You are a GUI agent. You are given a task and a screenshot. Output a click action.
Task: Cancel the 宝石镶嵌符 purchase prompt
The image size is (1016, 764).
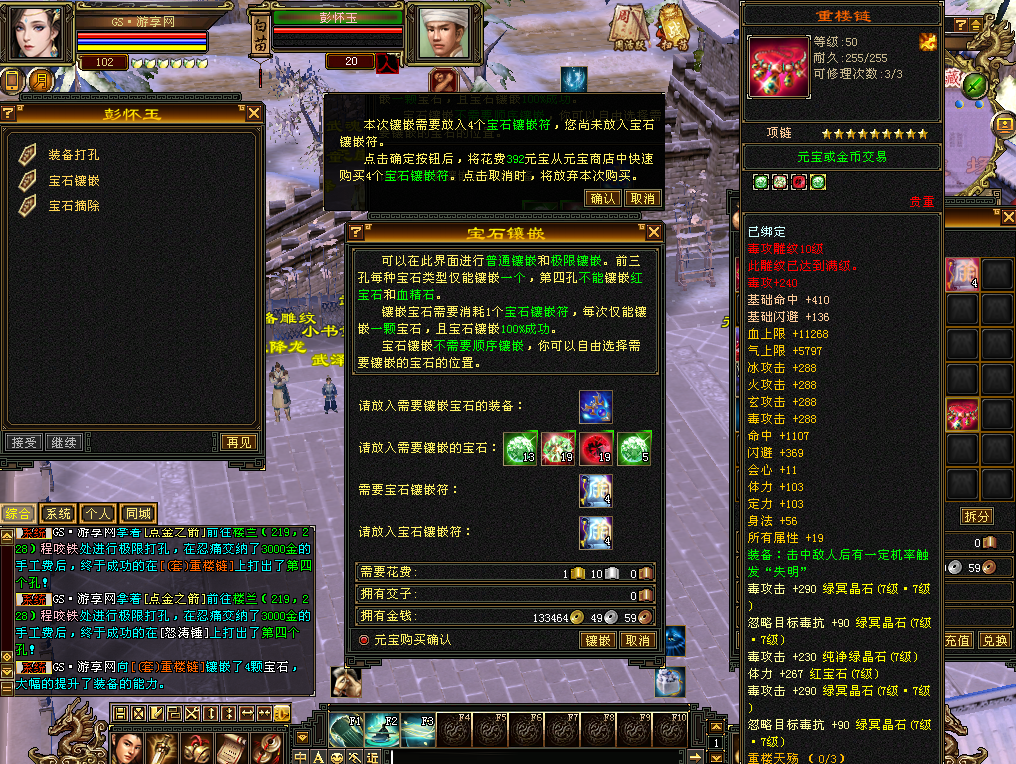(x=641, y=198)
